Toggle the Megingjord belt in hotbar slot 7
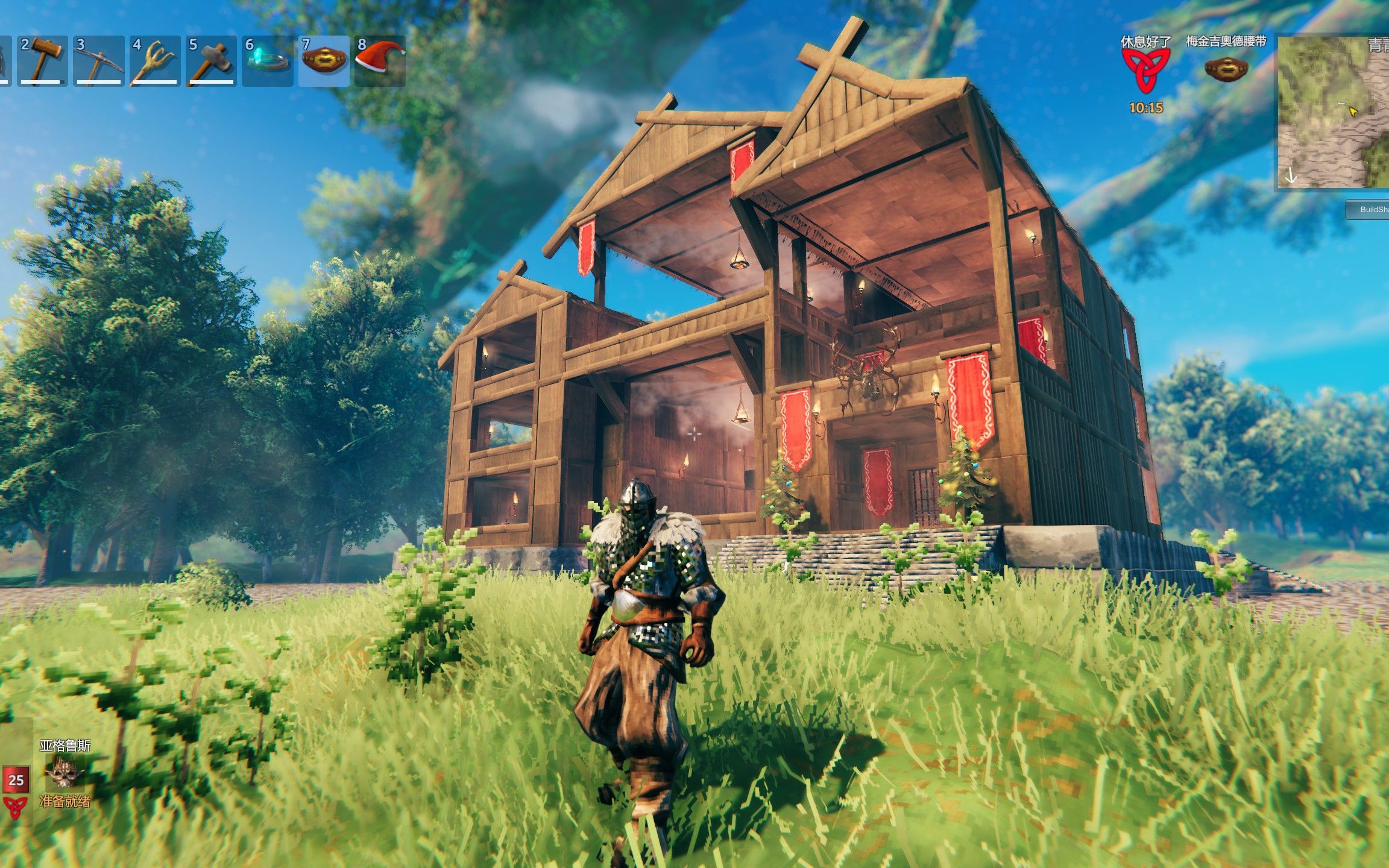 pyautogui.click(x=324, y=60)
